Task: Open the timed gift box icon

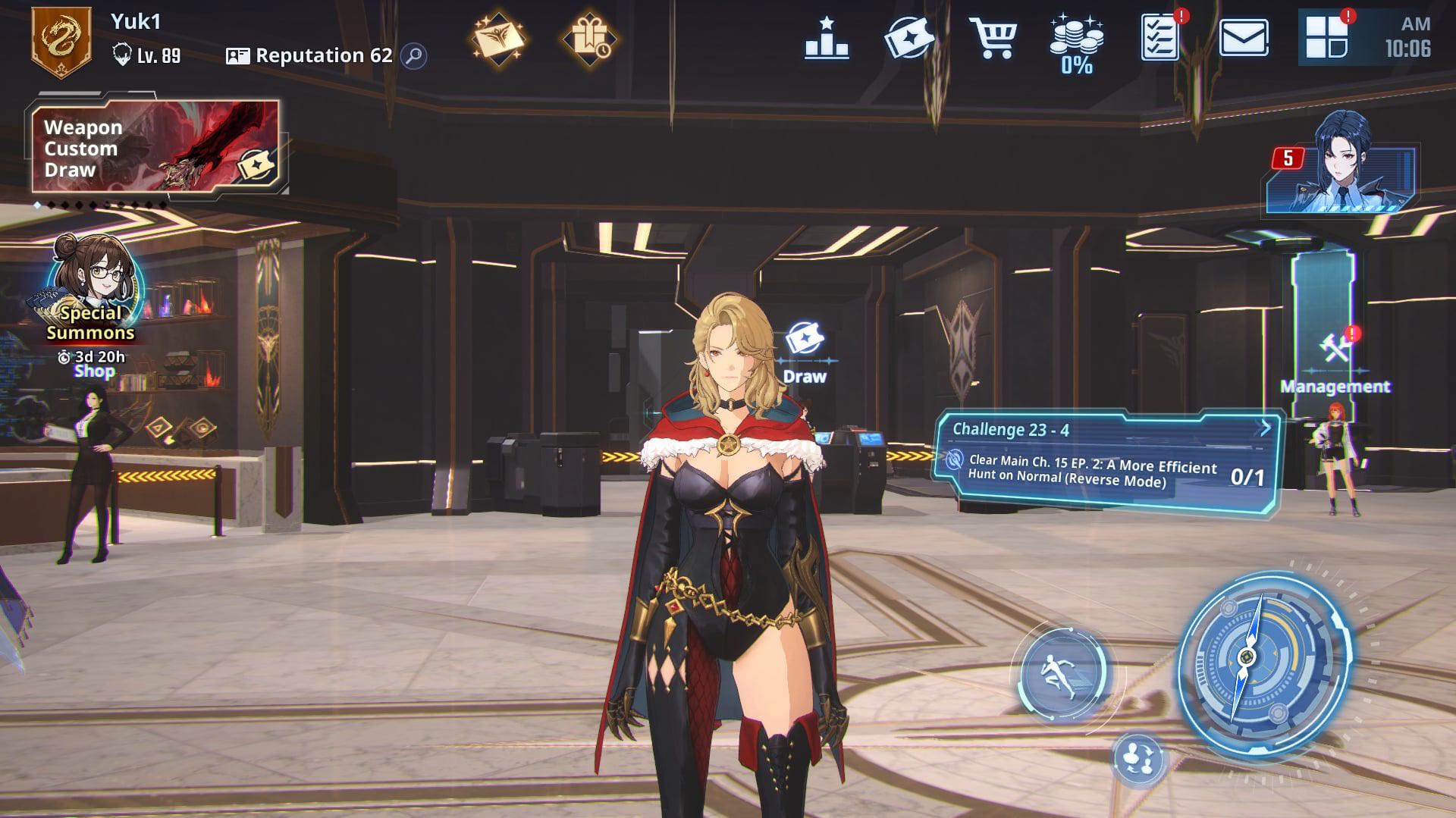Action: (588, 38)
